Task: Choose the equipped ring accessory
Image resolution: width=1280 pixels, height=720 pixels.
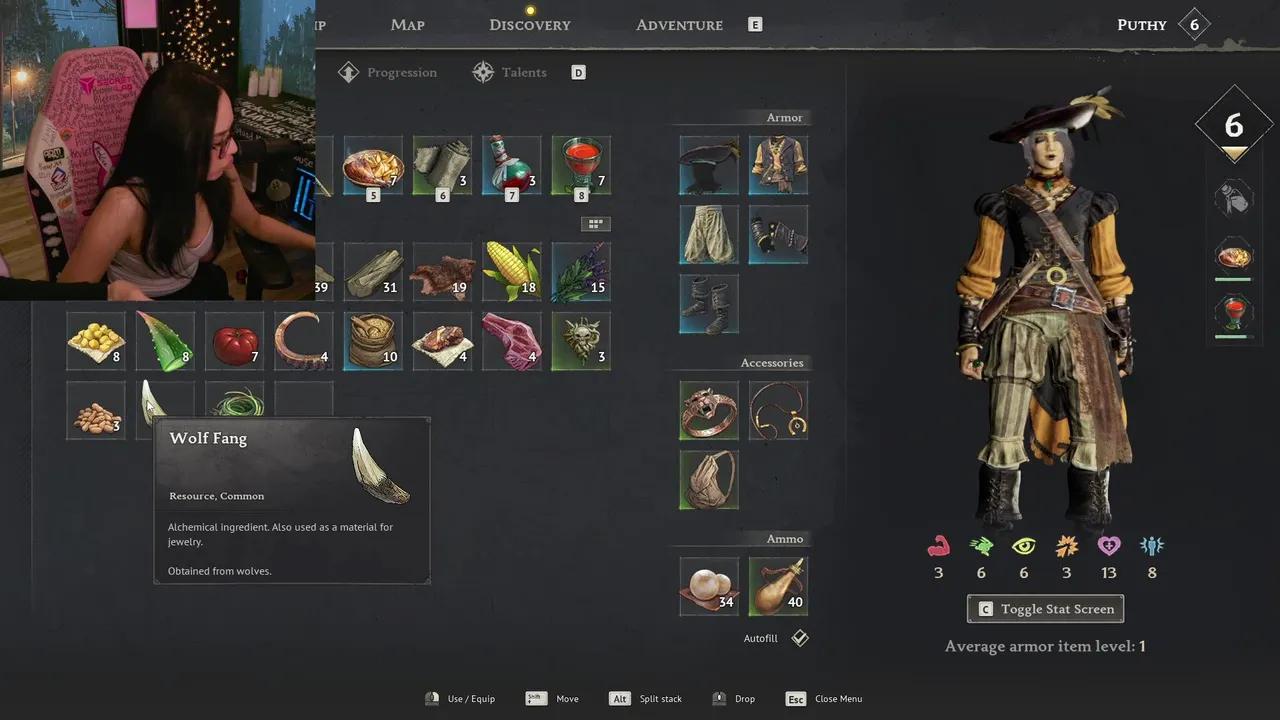Action: [x=709, y=410]
